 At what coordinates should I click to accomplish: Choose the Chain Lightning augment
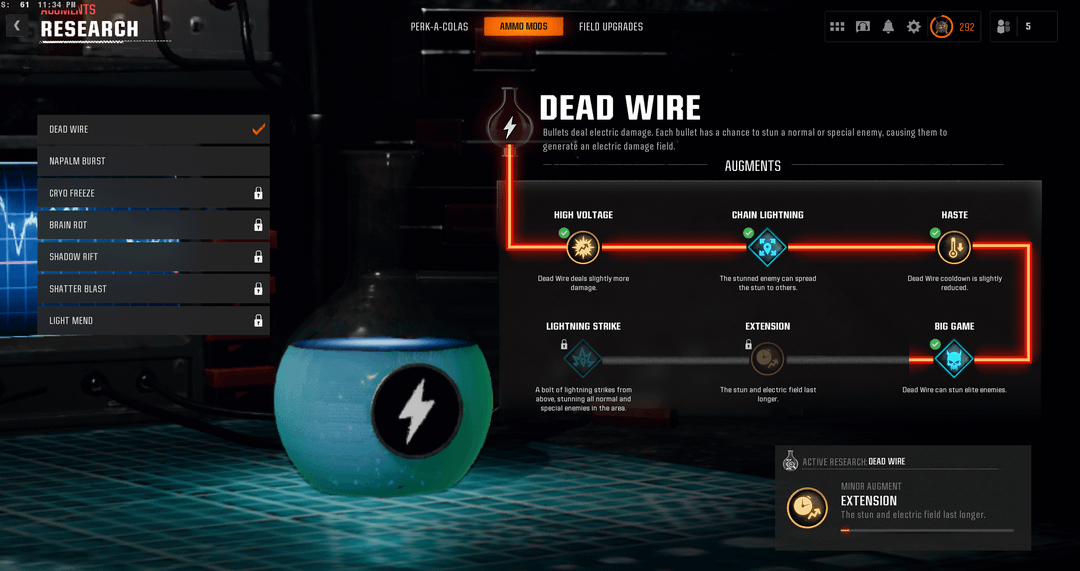click(x=768, y=246)
